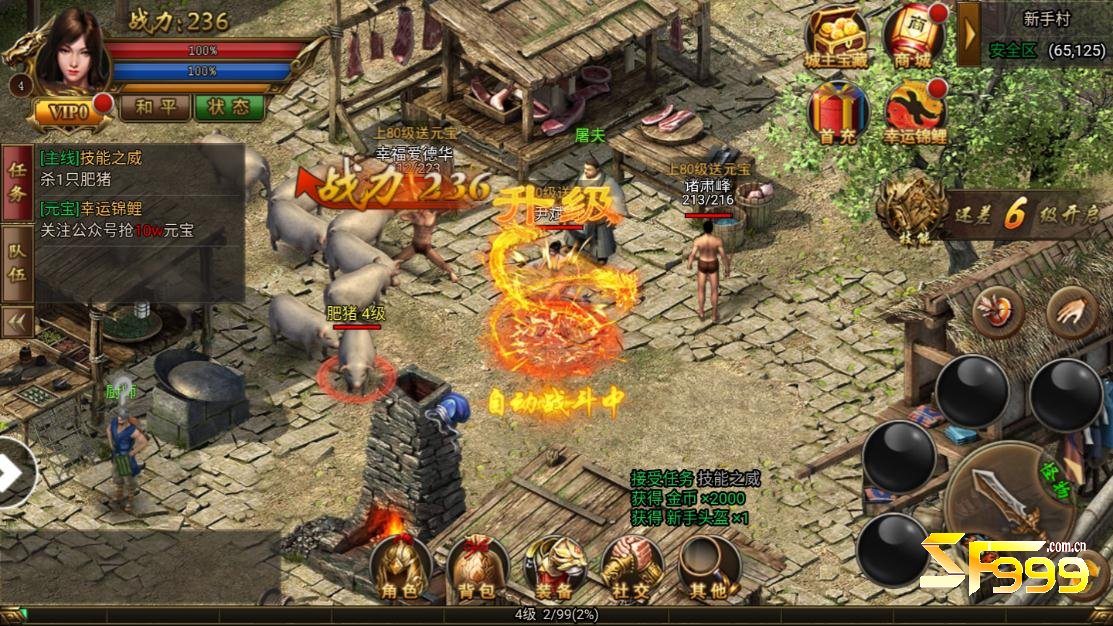1113x626 pixels.
Task: Open the 商城 shop
Action: pyautogui.click(x=913, y=40)
